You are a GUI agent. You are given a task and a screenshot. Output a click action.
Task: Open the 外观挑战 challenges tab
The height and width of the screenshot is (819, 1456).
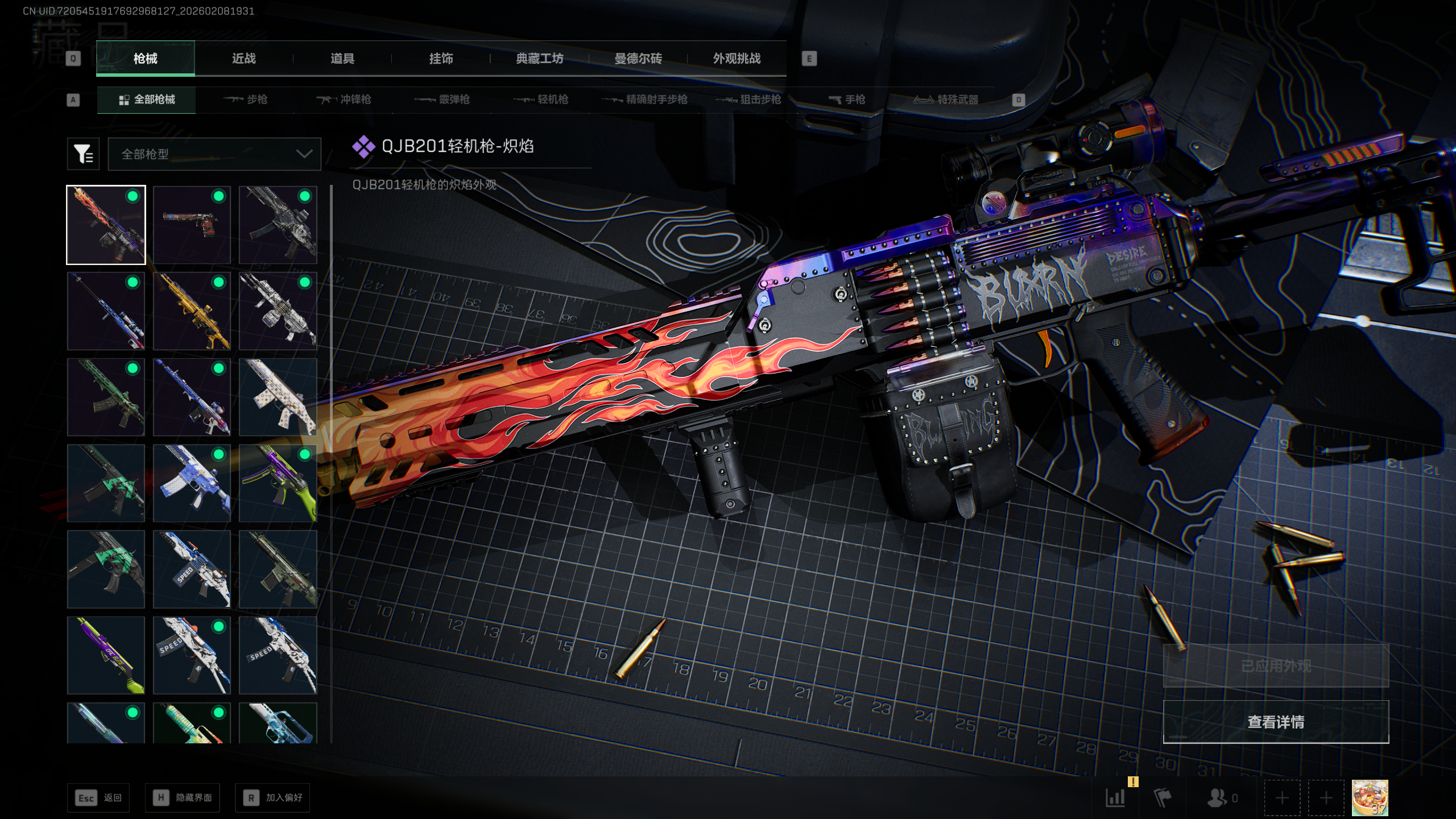pyautogui.click(x=737, y=59)
